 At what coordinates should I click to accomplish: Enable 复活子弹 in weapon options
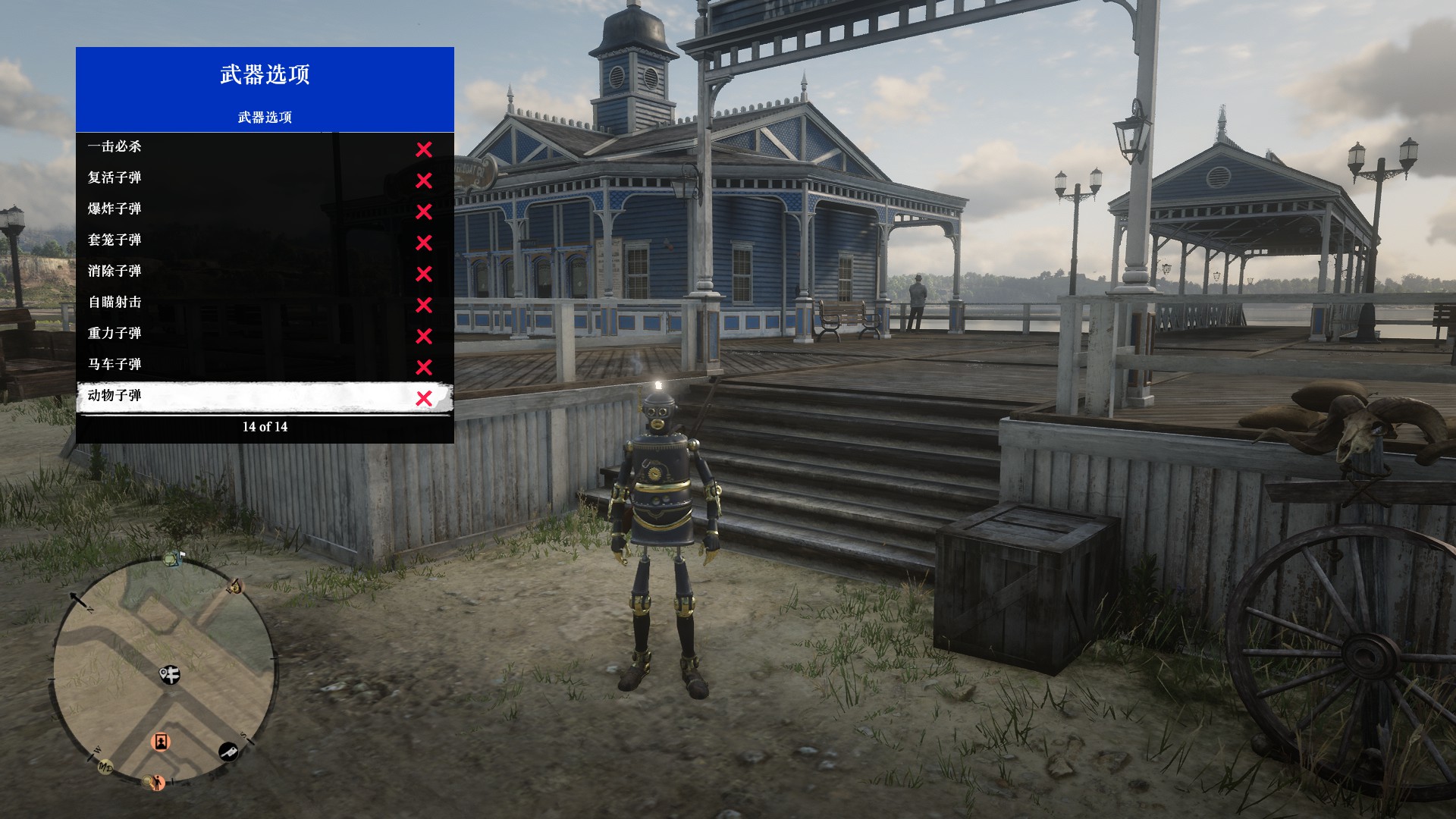(x=265, y=179)
